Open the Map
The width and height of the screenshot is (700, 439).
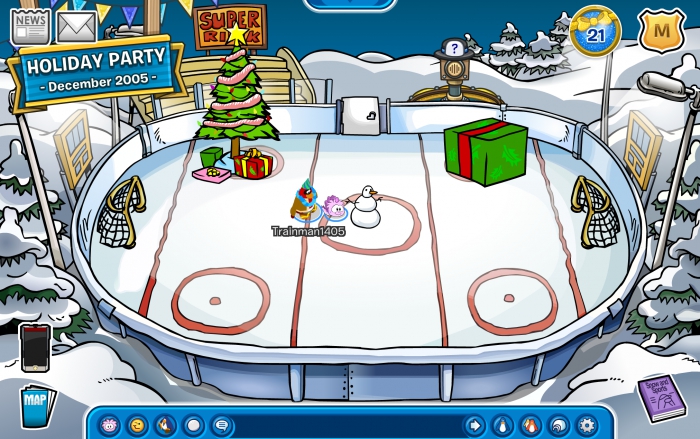pos(36,407)
